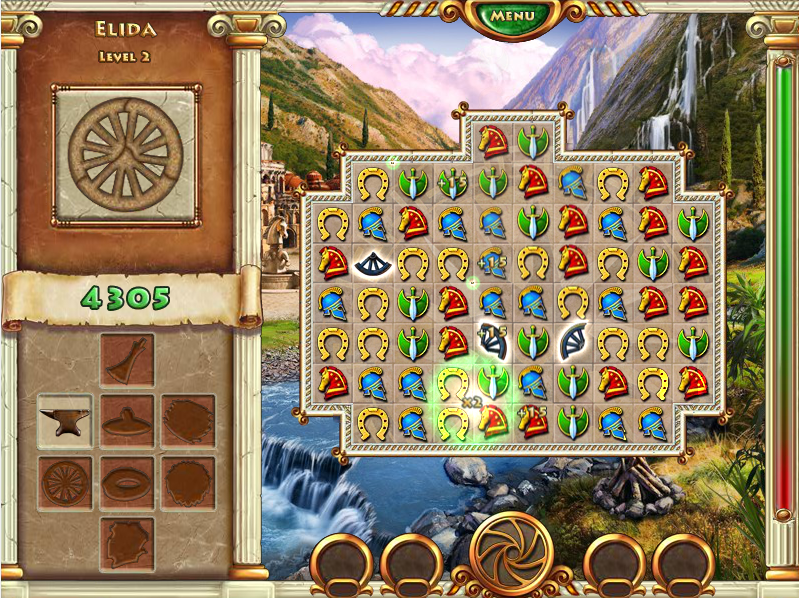Screen dimensions: 799x598
Task: Select the dark wheel-fragment tile marked +15
Action: [x=492, y=343]
